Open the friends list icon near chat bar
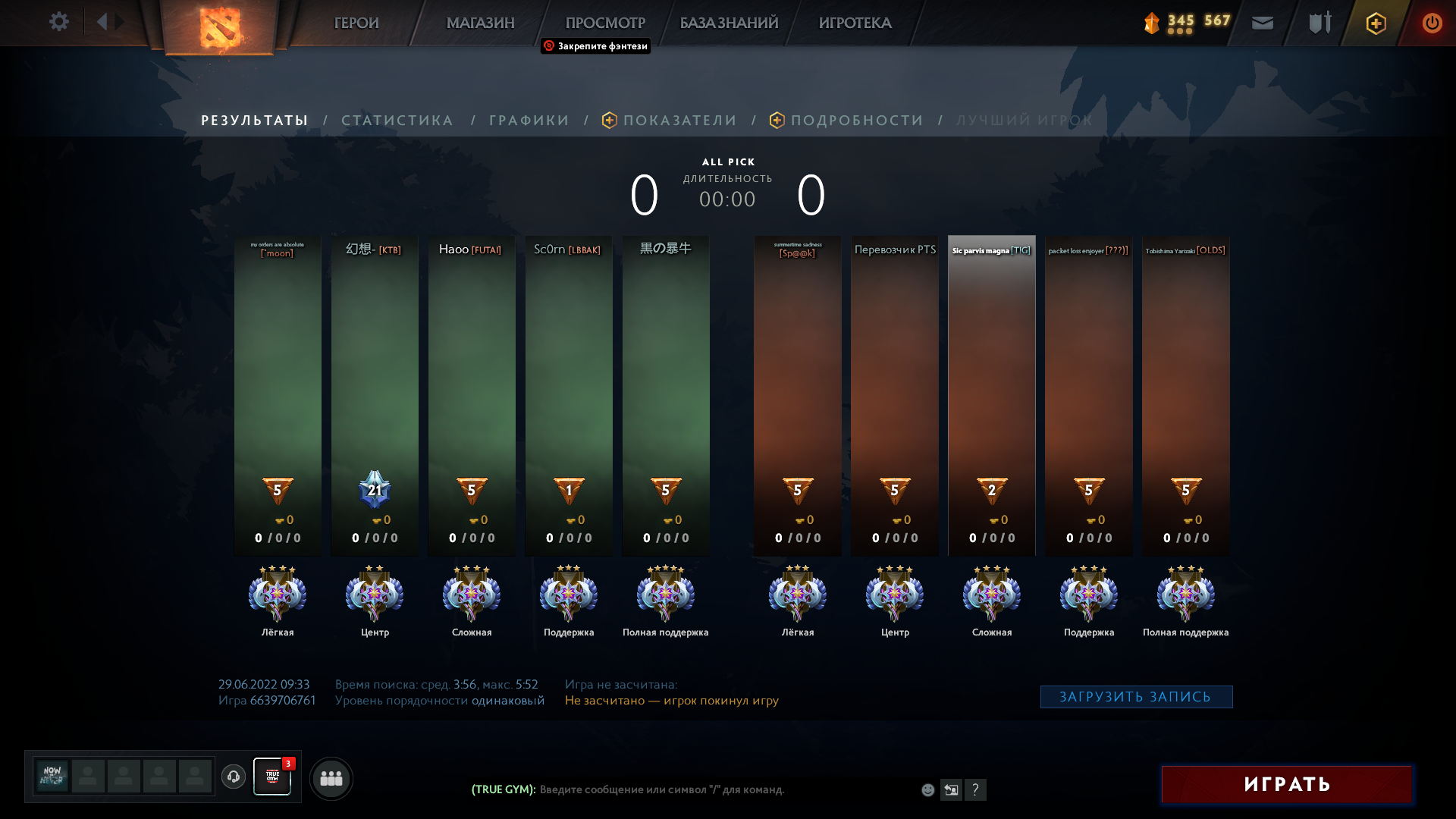Image resolution: width=1456 pixels, height=819 pixels. pos(330,778)
